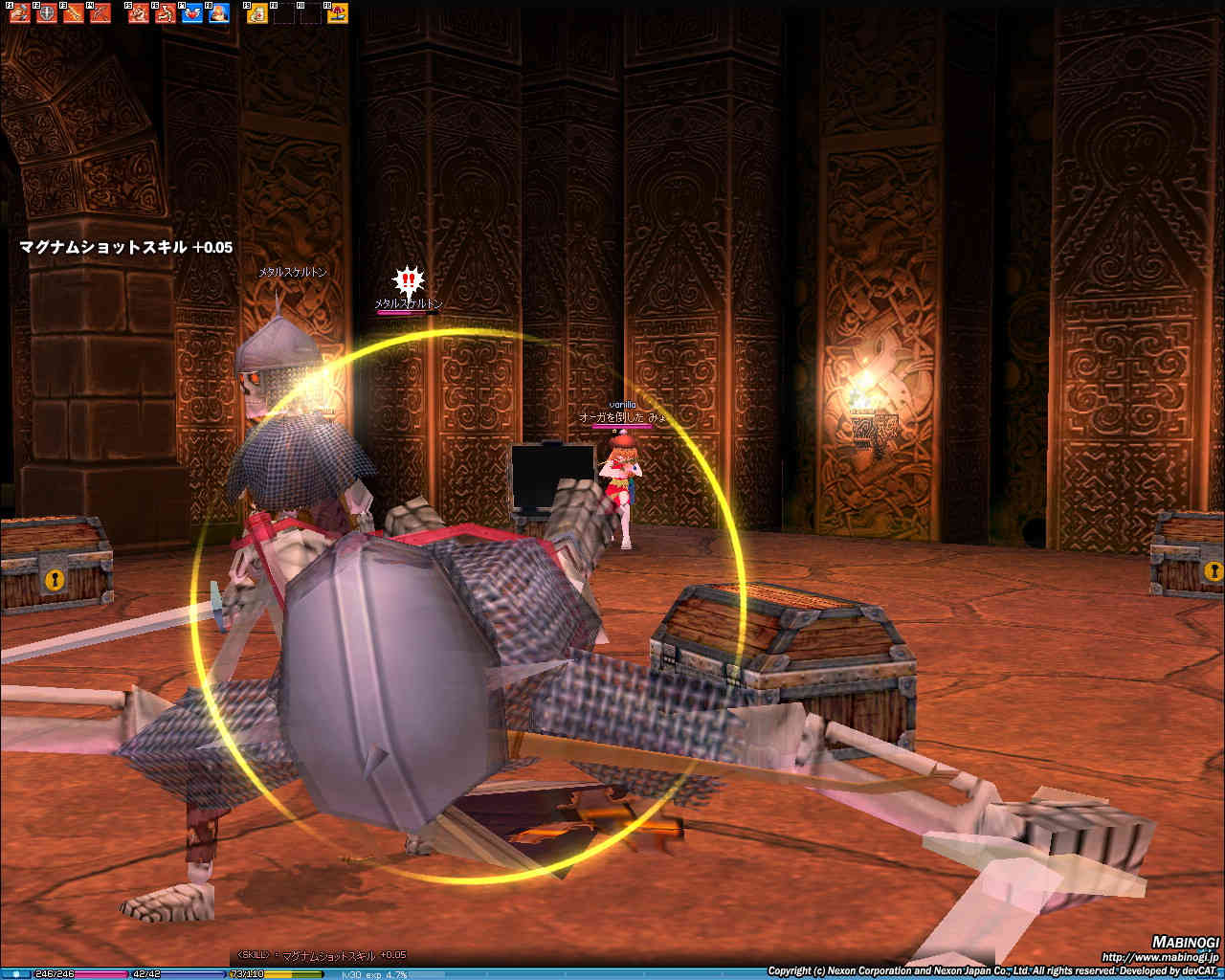Trigger the F5 red combat skill icon
1225x980 pixels.
pyautogui.click(x=139, y=13)
